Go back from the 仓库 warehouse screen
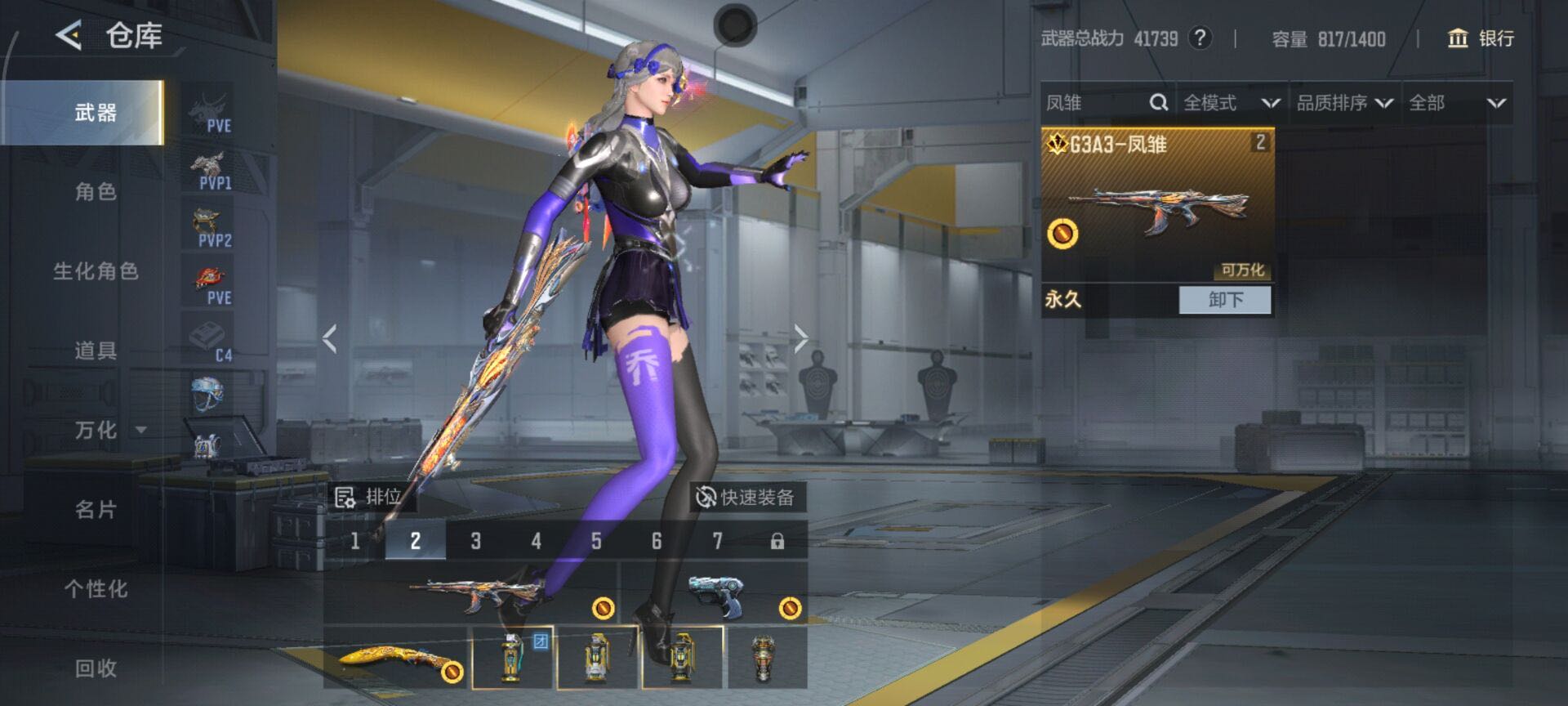 [x=69, y=35]
